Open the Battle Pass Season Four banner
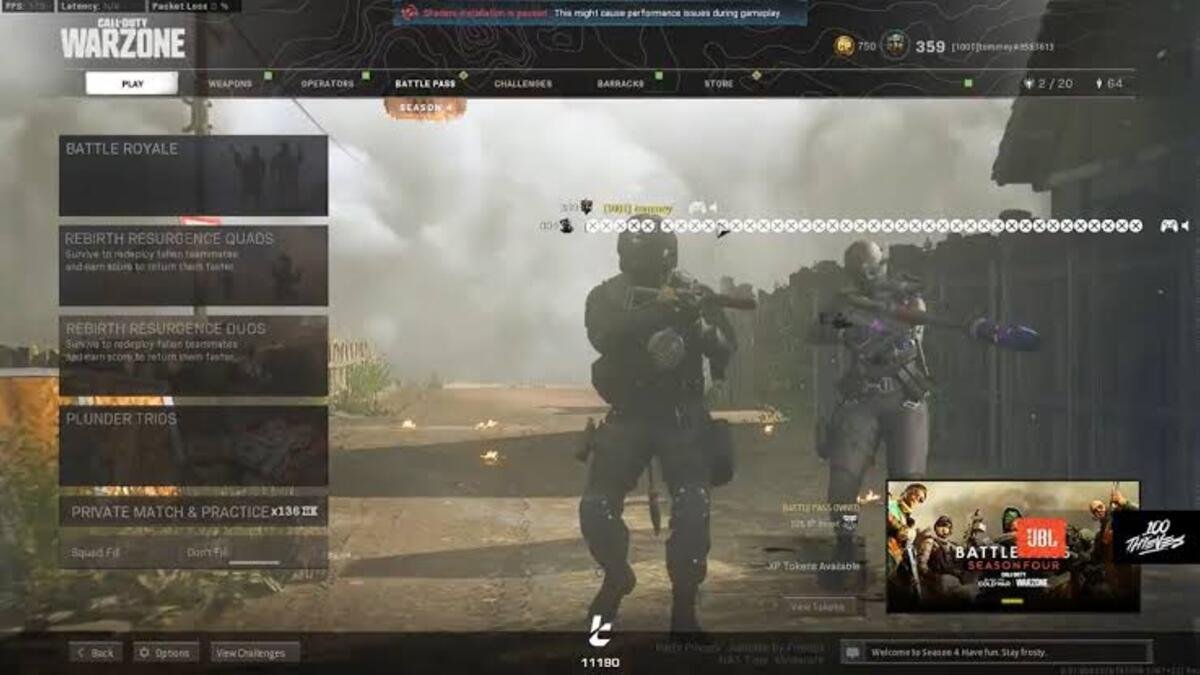The width and height of the screenshot is (1200, 675). pos(1012,546)
